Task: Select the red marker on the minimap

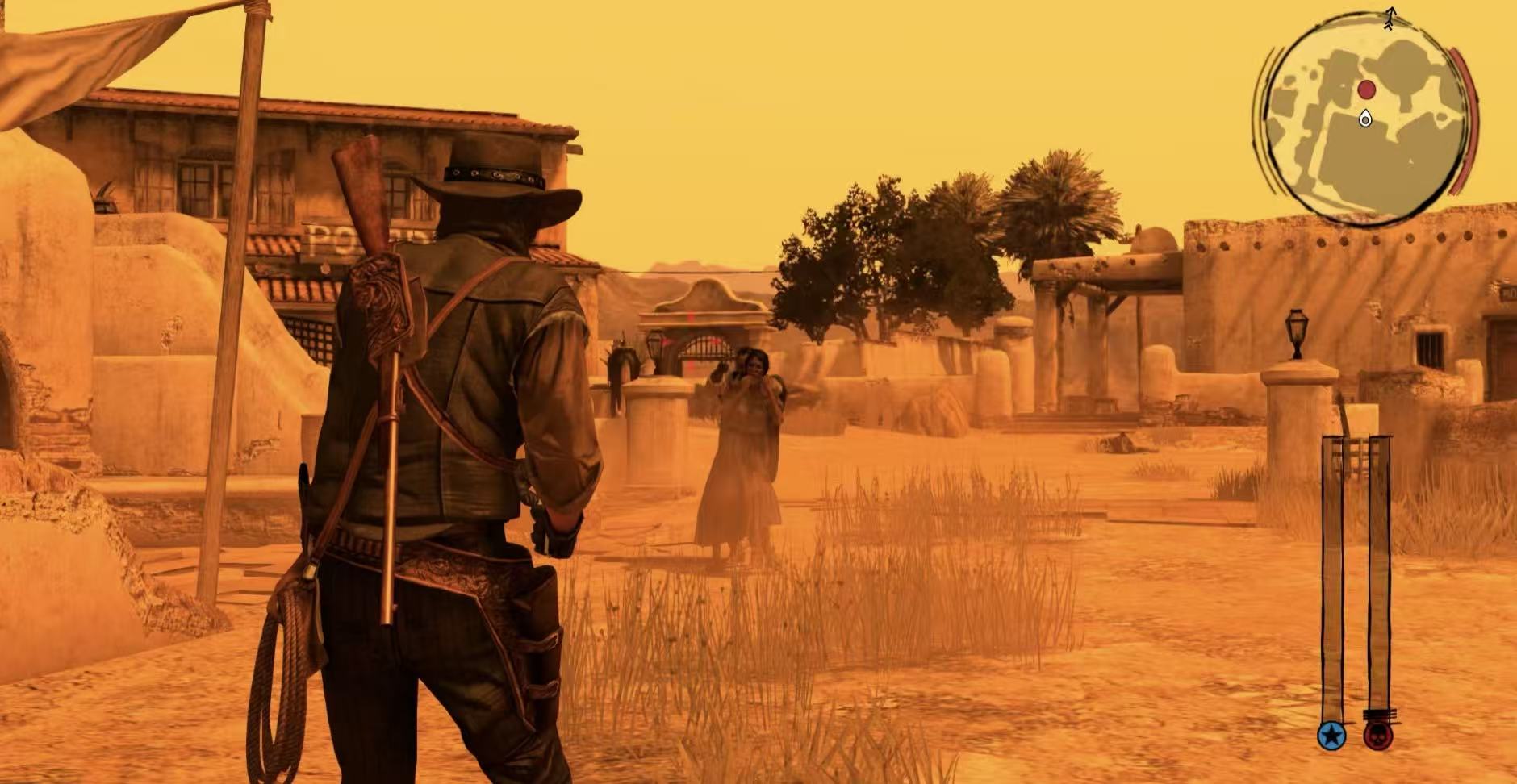Action: [x=1366, y=90]
